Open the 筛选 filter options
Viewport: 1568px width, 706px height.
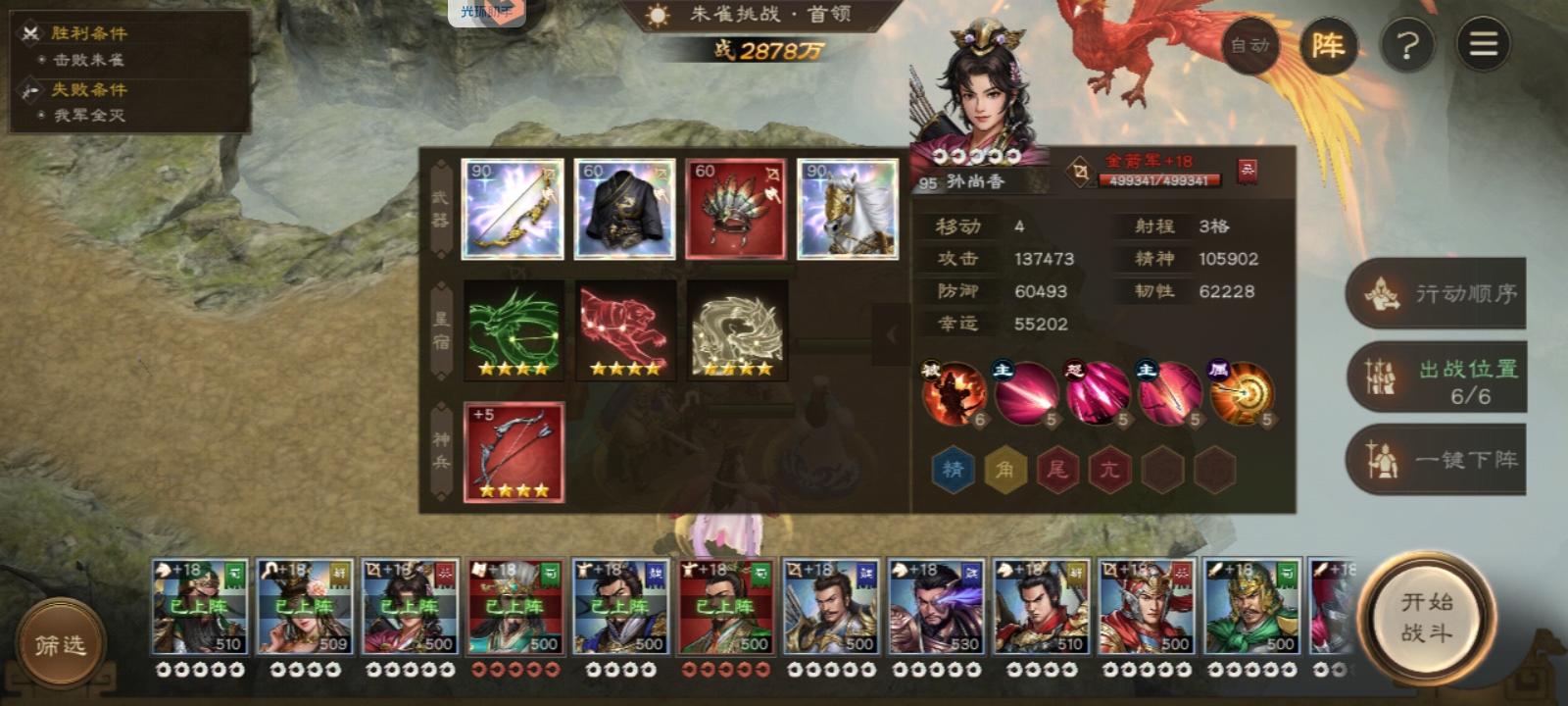(x=59, y=642)
